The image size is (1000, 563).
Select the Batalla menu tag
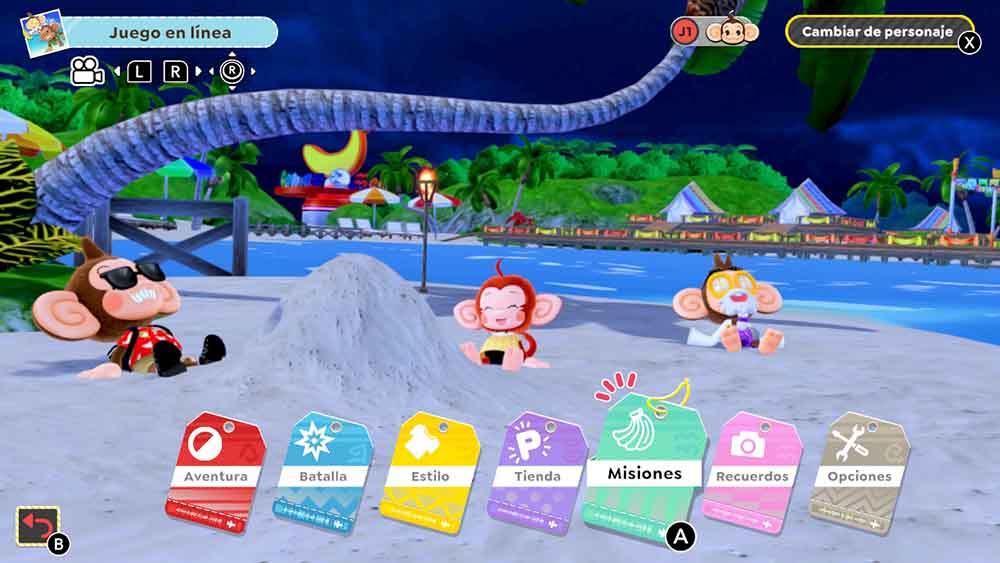[x=323, y=473]
